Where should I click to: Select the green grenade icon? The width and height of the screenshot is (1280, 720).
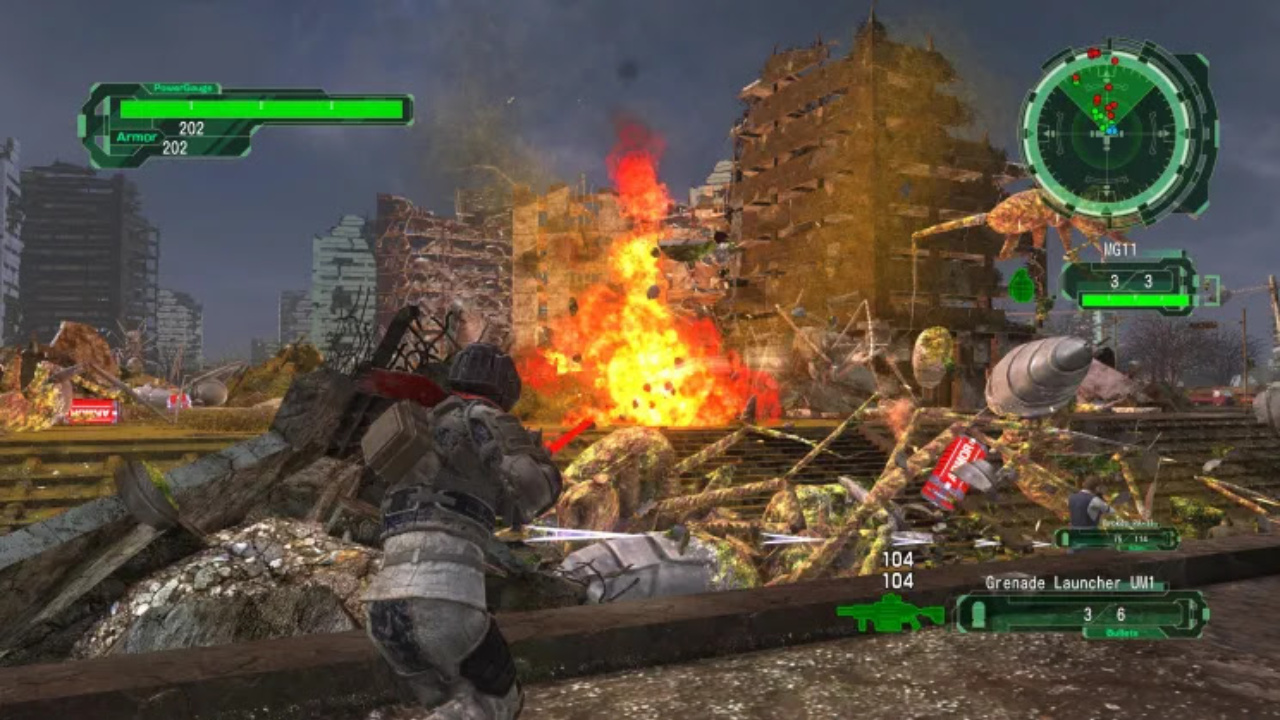tap(1021, 285)
